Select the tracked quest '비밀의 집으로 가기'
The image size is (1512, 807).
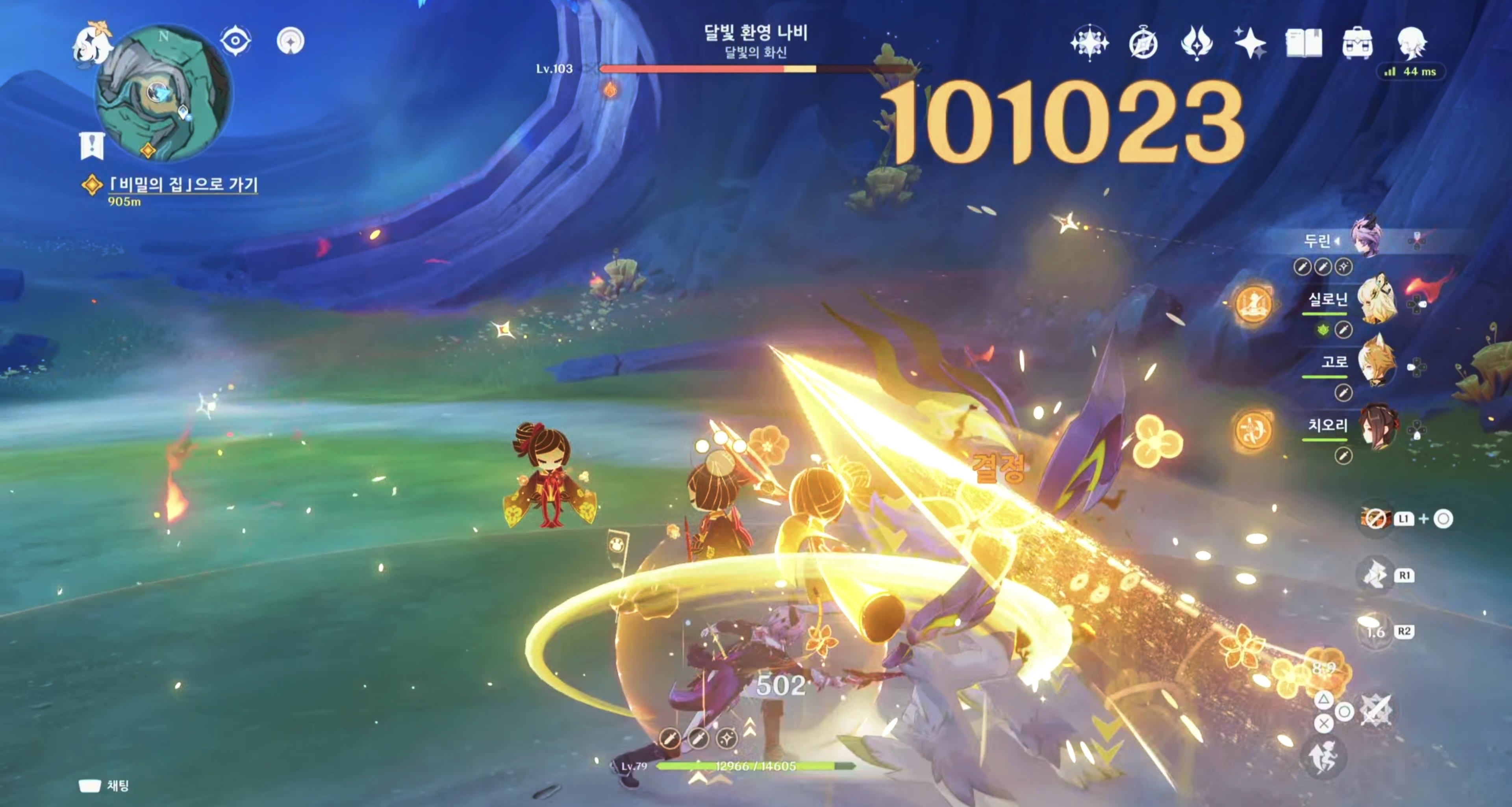(x=183, y=185)
